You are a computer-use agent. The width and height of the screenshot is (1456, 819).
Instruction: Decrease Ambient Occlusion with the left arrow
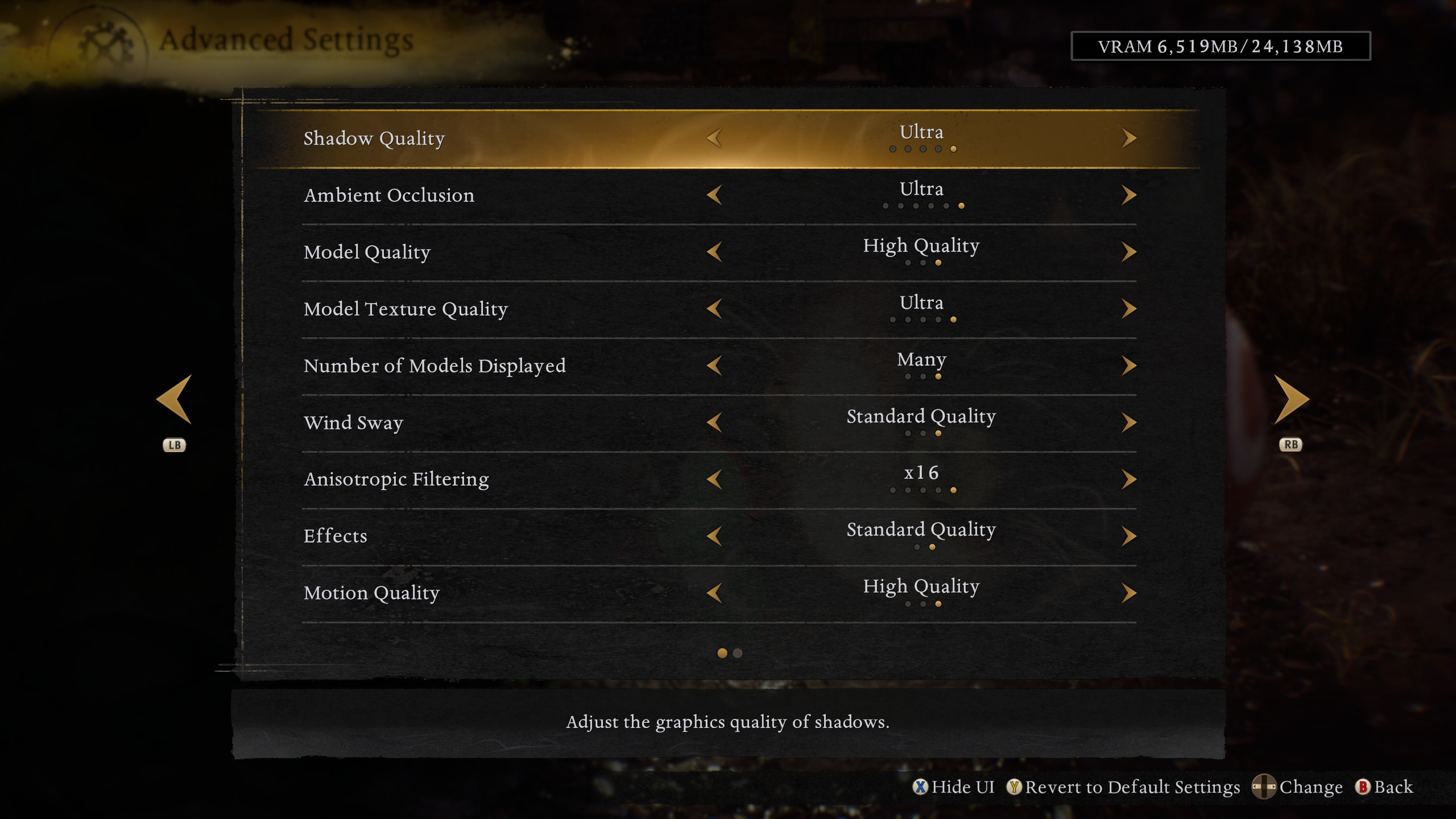pyautogui.click(x=715, y=195)
